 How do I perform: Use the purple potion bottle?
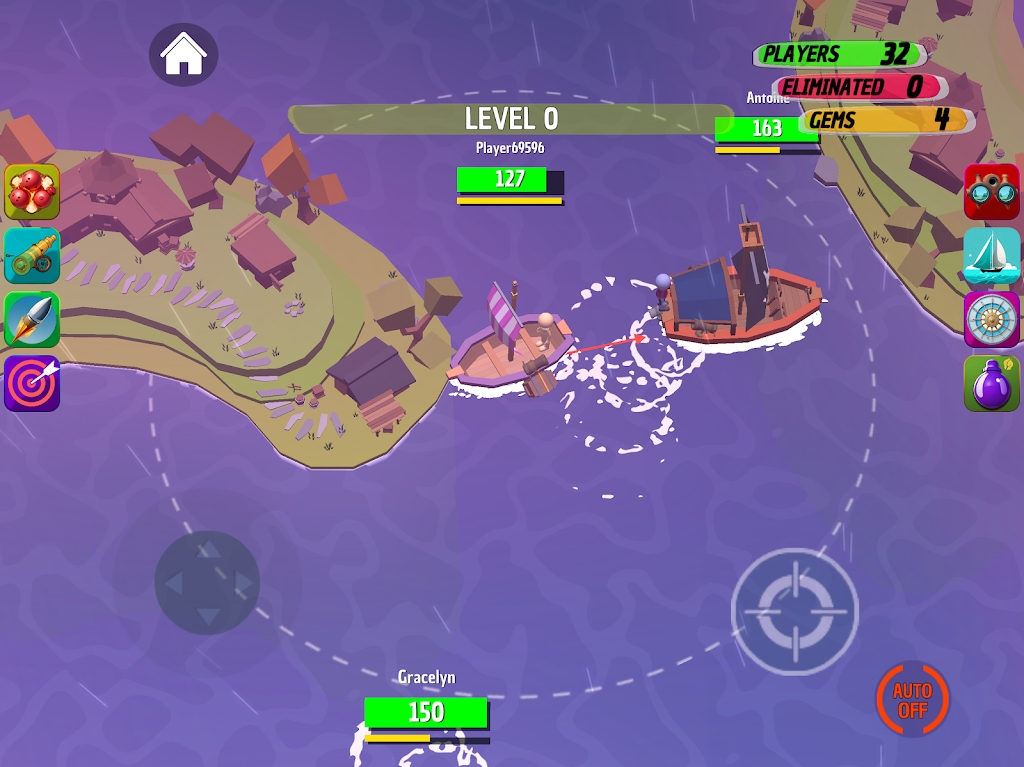coord(991,383)
